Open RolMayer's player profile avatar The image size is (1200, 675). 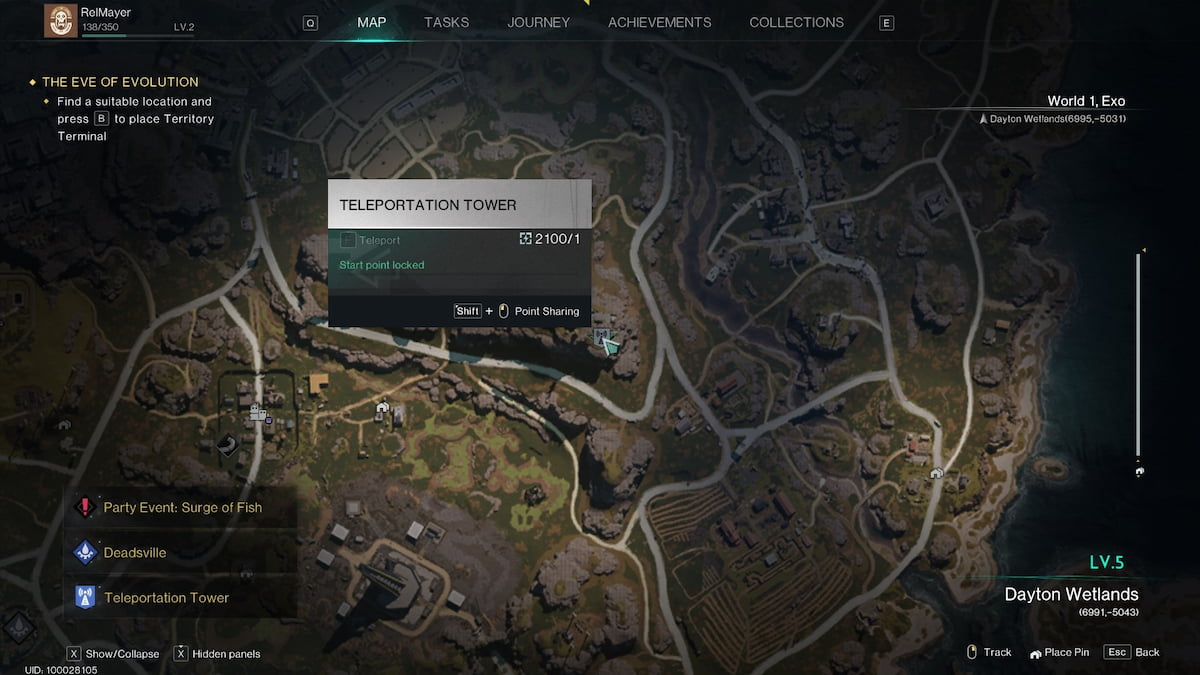point(61,20)
